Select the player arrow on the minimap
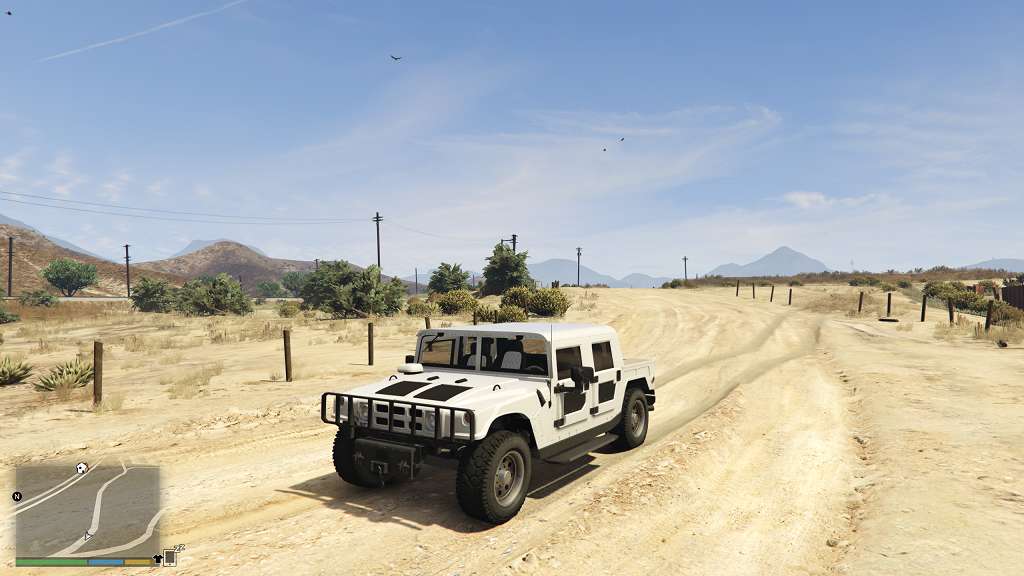This screenshot has height=576, width=1024. coord(87,536)
